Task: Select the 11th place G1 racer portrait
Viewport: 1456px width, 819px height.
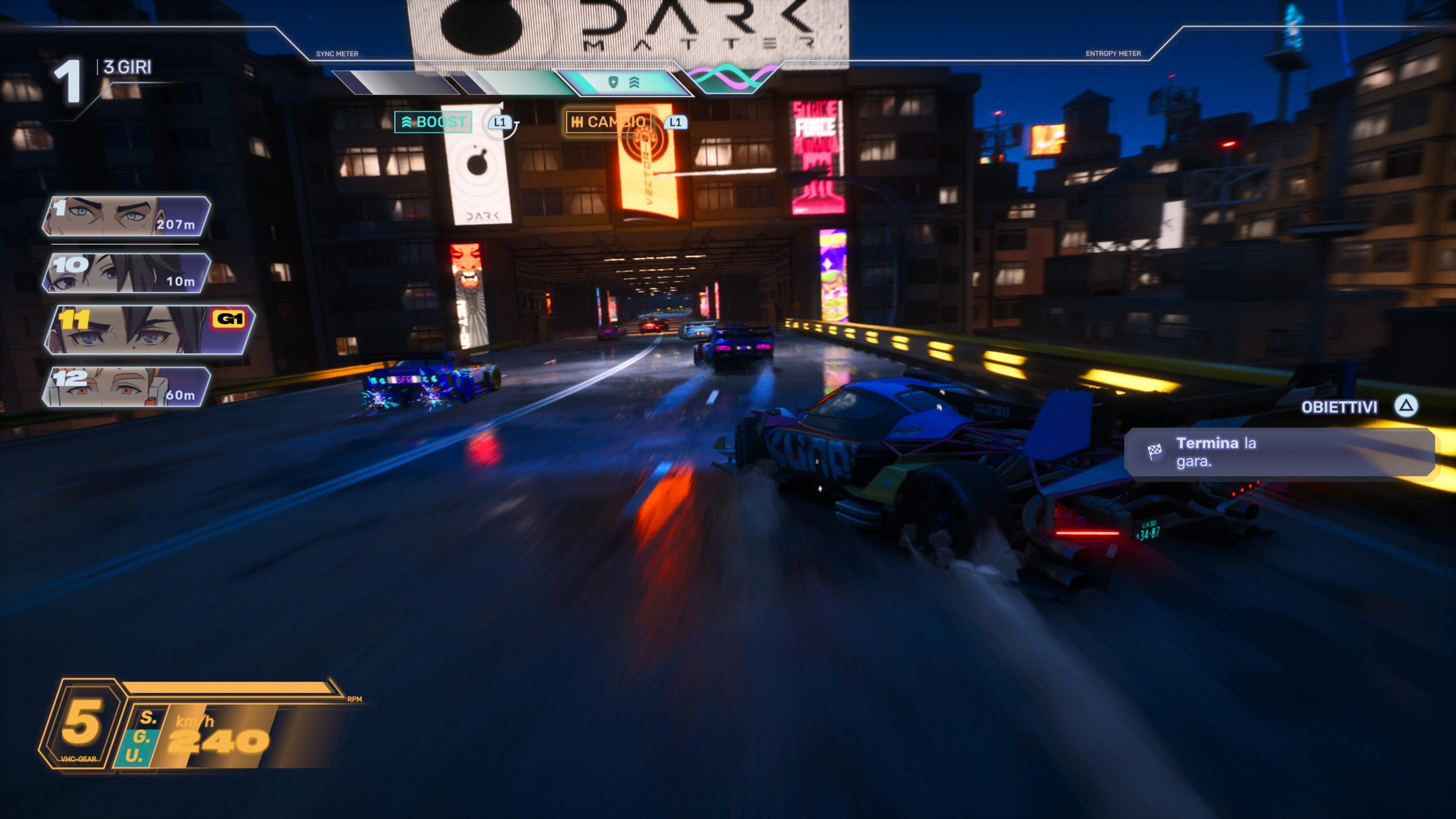Action: [149, 330]
